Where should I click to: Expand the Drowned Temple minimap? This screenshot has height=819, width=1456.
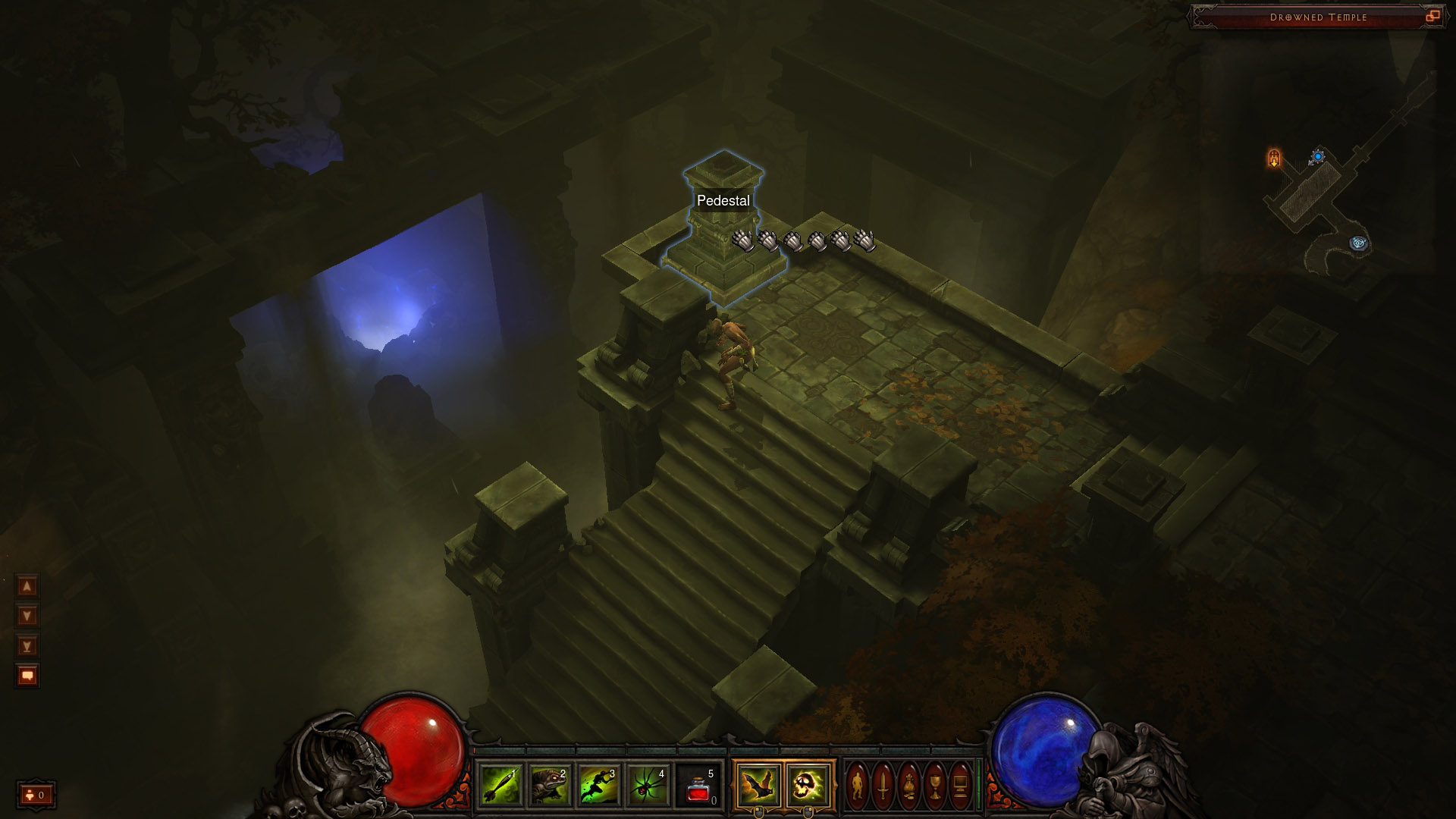(1432, 16)
